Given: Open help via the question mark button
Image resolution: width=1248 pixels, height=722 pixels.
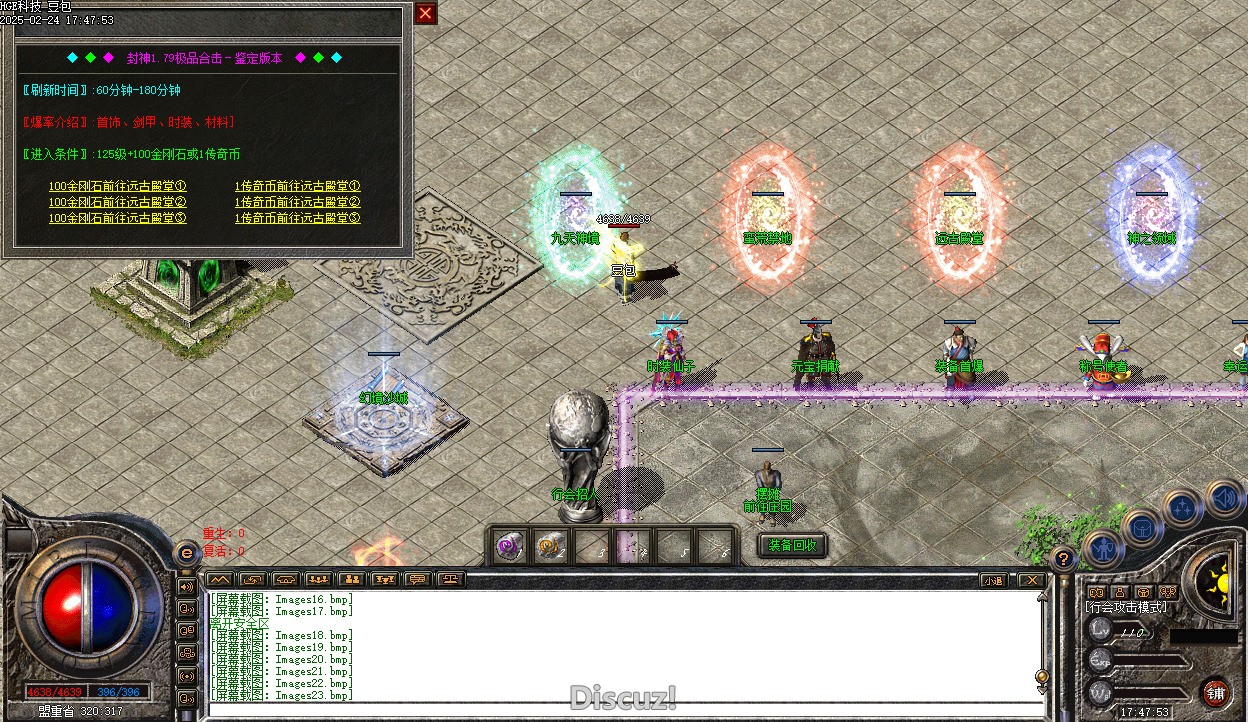Looking at the screenshot, I should tap(1064, 559).
